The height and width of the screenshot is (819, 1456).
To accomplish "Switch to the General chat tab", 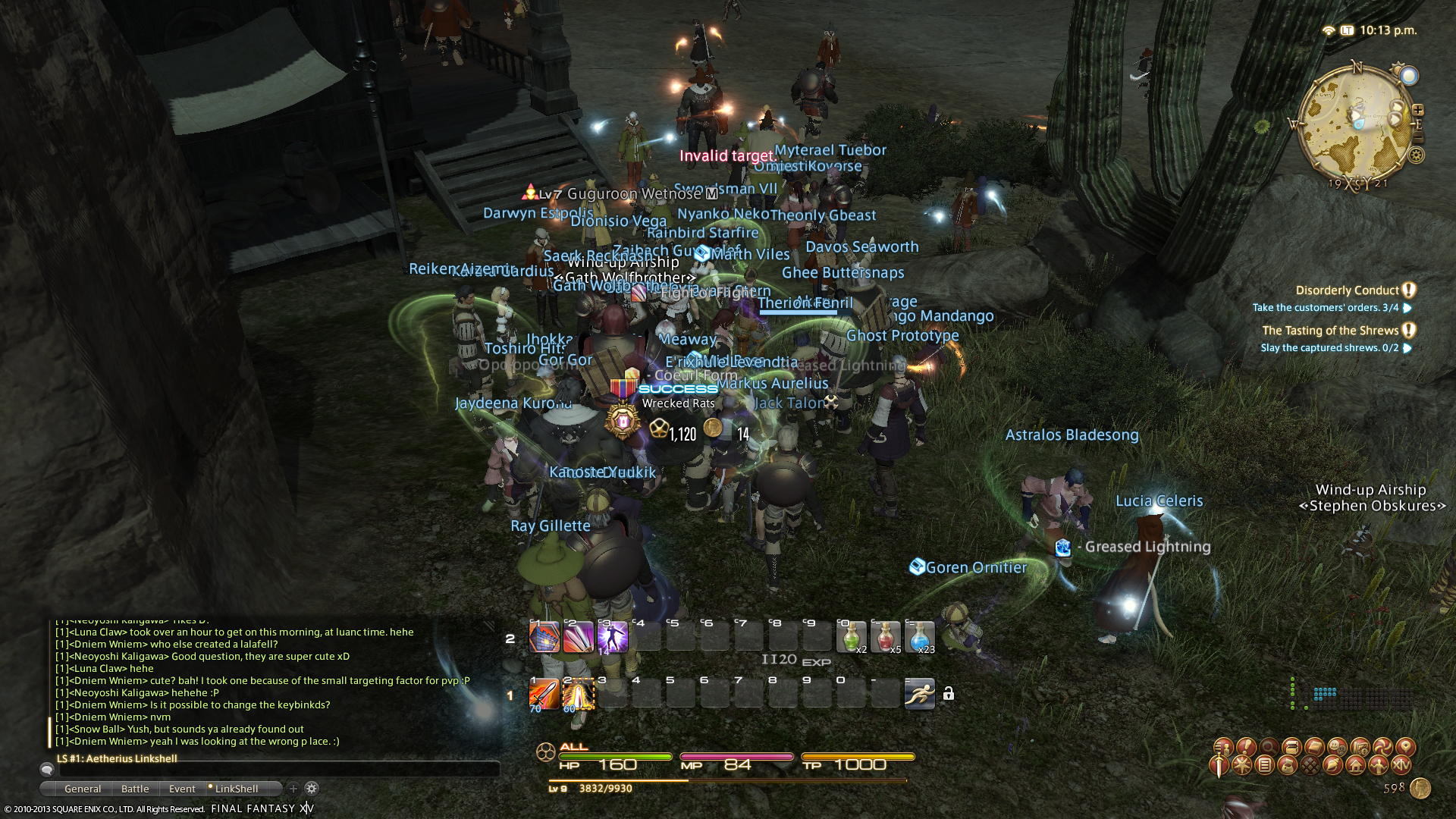I will point(83,789).
